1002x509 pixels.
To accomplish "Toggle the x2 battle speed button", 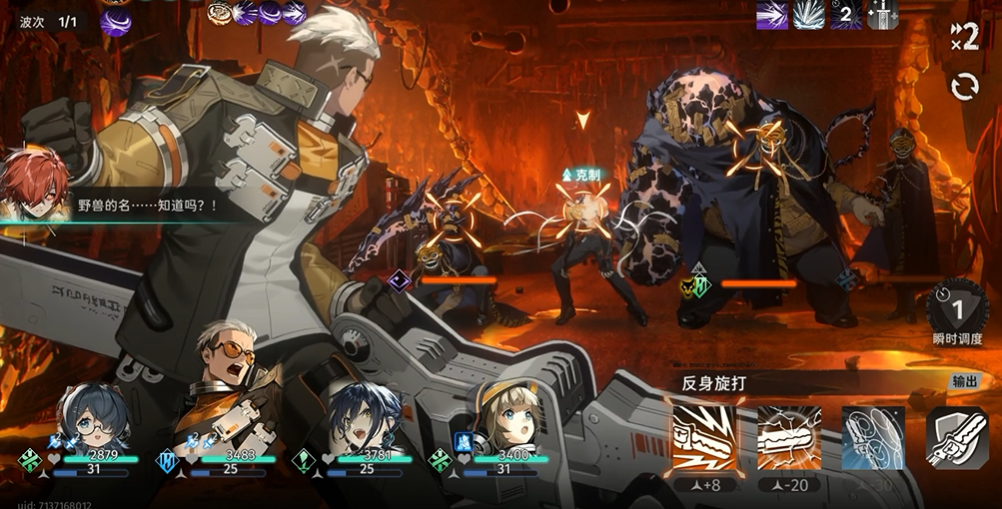I will point(964,35).
